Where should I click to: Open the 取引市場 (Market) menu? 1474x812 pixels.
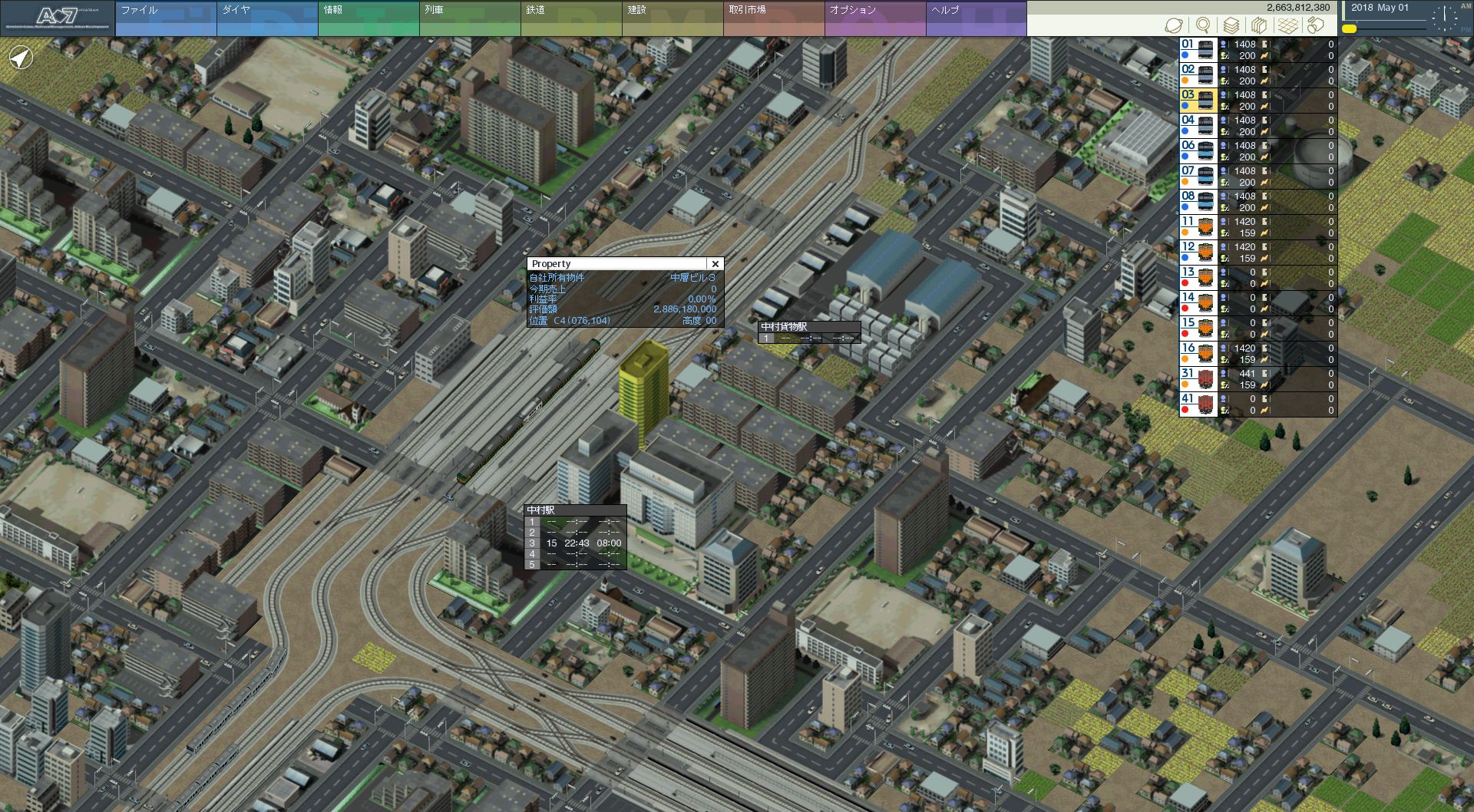click(x=773, y=18)
